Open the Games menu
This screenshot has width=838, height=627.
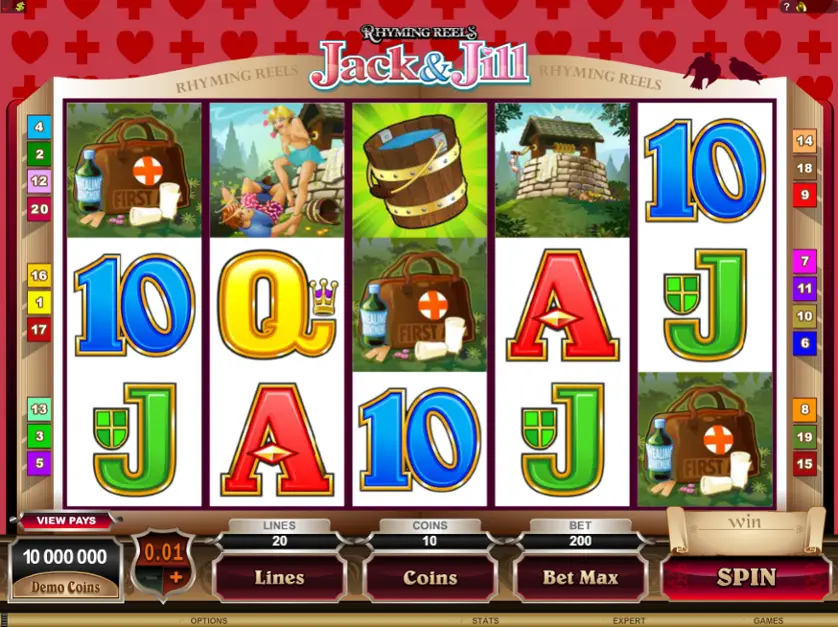coord(769,621)
